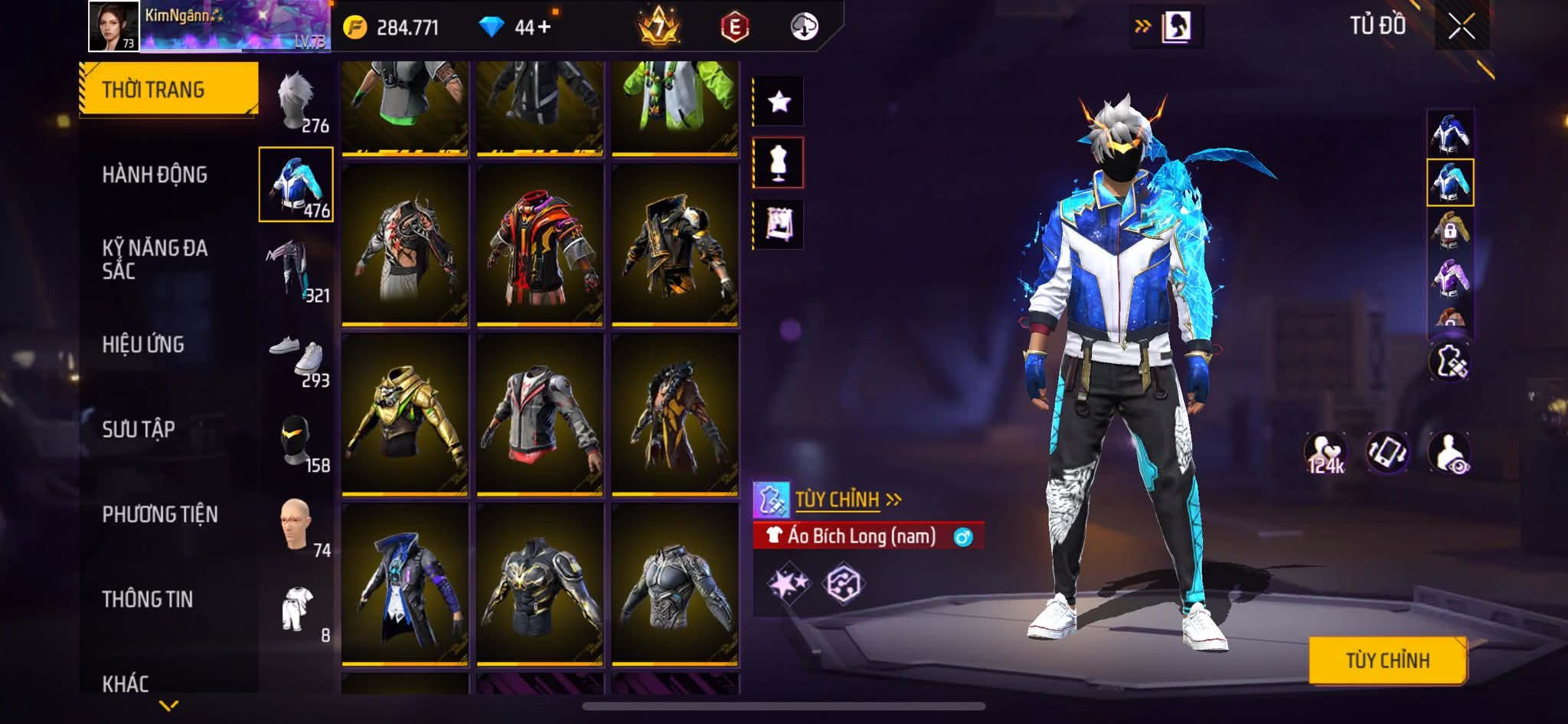Image resolution: width=1568 pixels, height=724 pixels.
Task: Select the golden armor jacket thumbnail
Action: click(405, 414)
